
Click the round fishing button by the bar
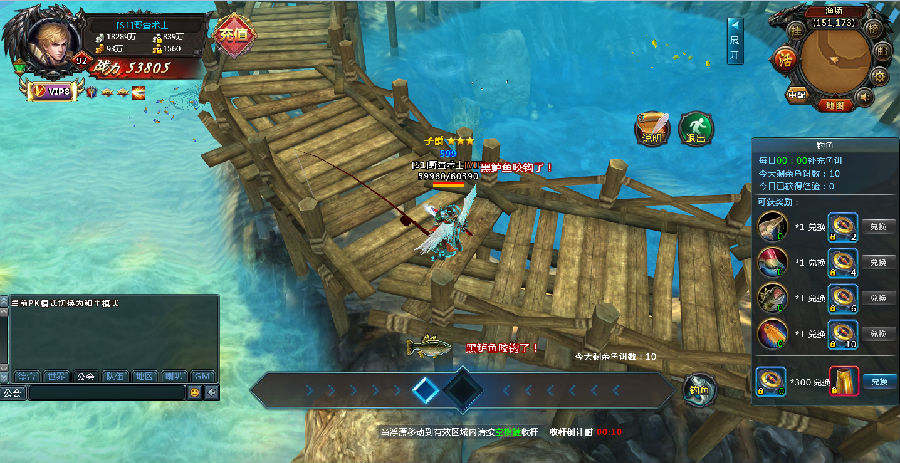pos(699,389)
